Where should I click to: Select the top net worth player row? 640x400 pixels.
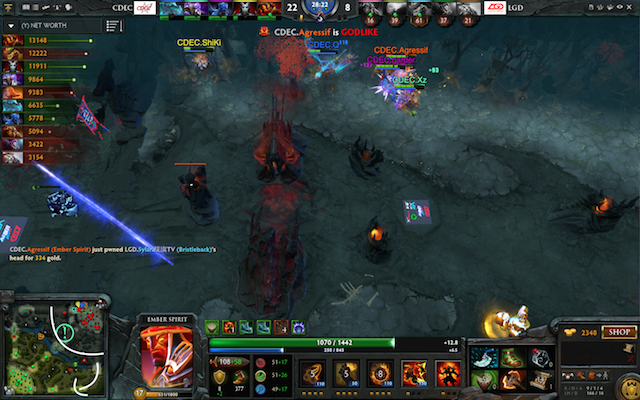(40, 41)
